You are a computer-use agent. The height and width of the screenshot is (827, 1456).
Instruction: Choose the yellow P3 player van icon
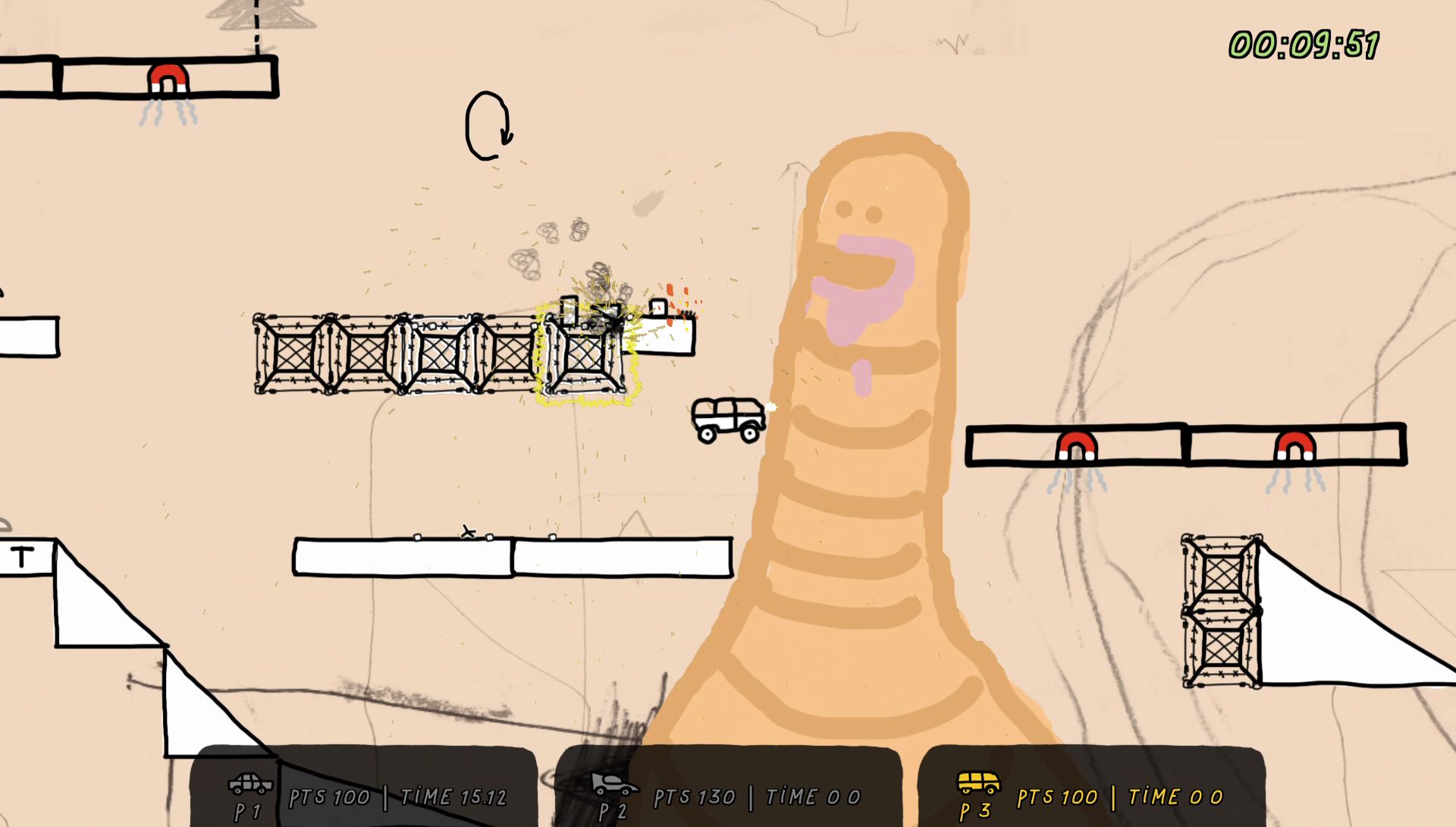point(978,782)
